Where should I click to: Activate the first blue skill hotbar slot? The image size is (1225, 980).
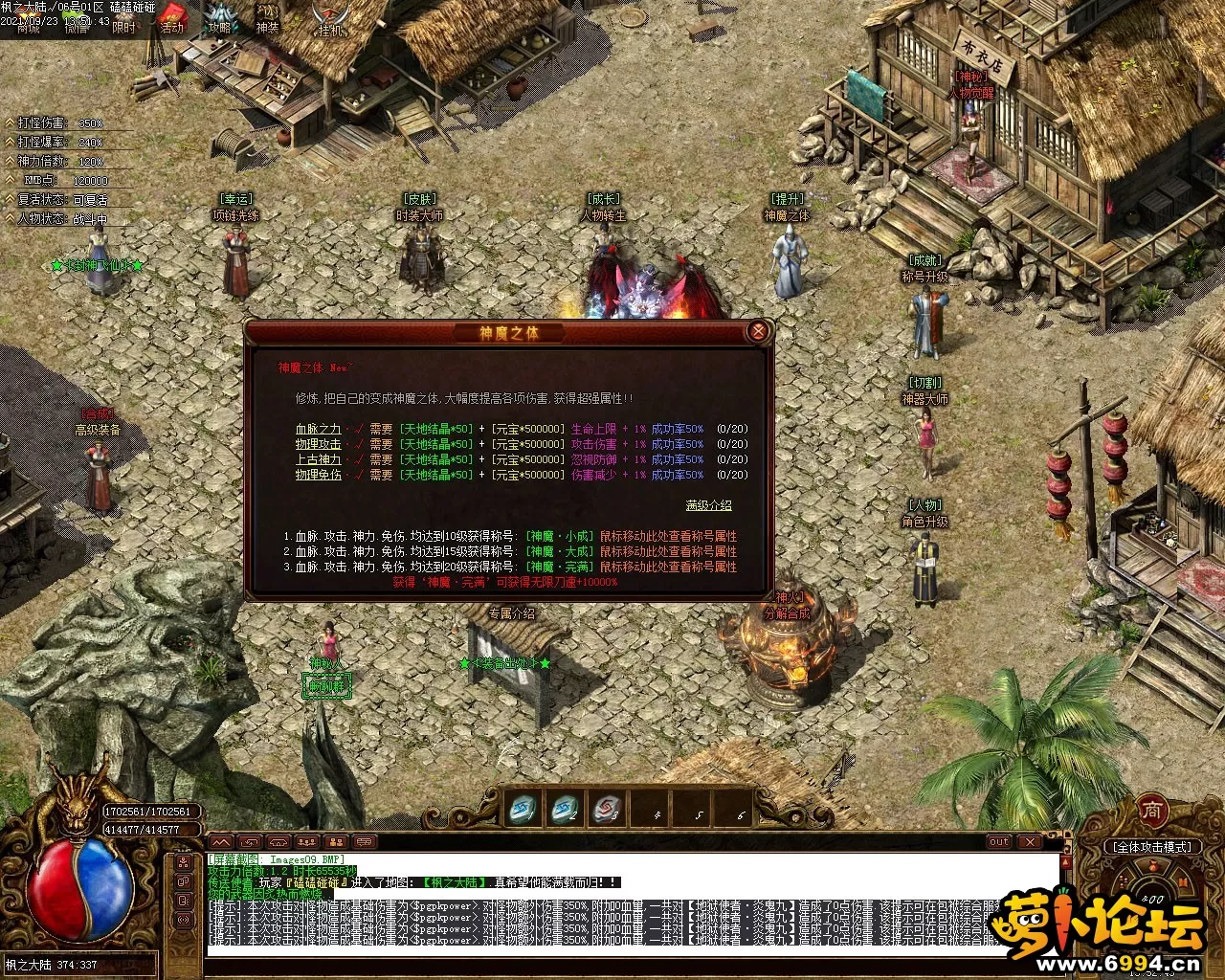click(523, 809)
